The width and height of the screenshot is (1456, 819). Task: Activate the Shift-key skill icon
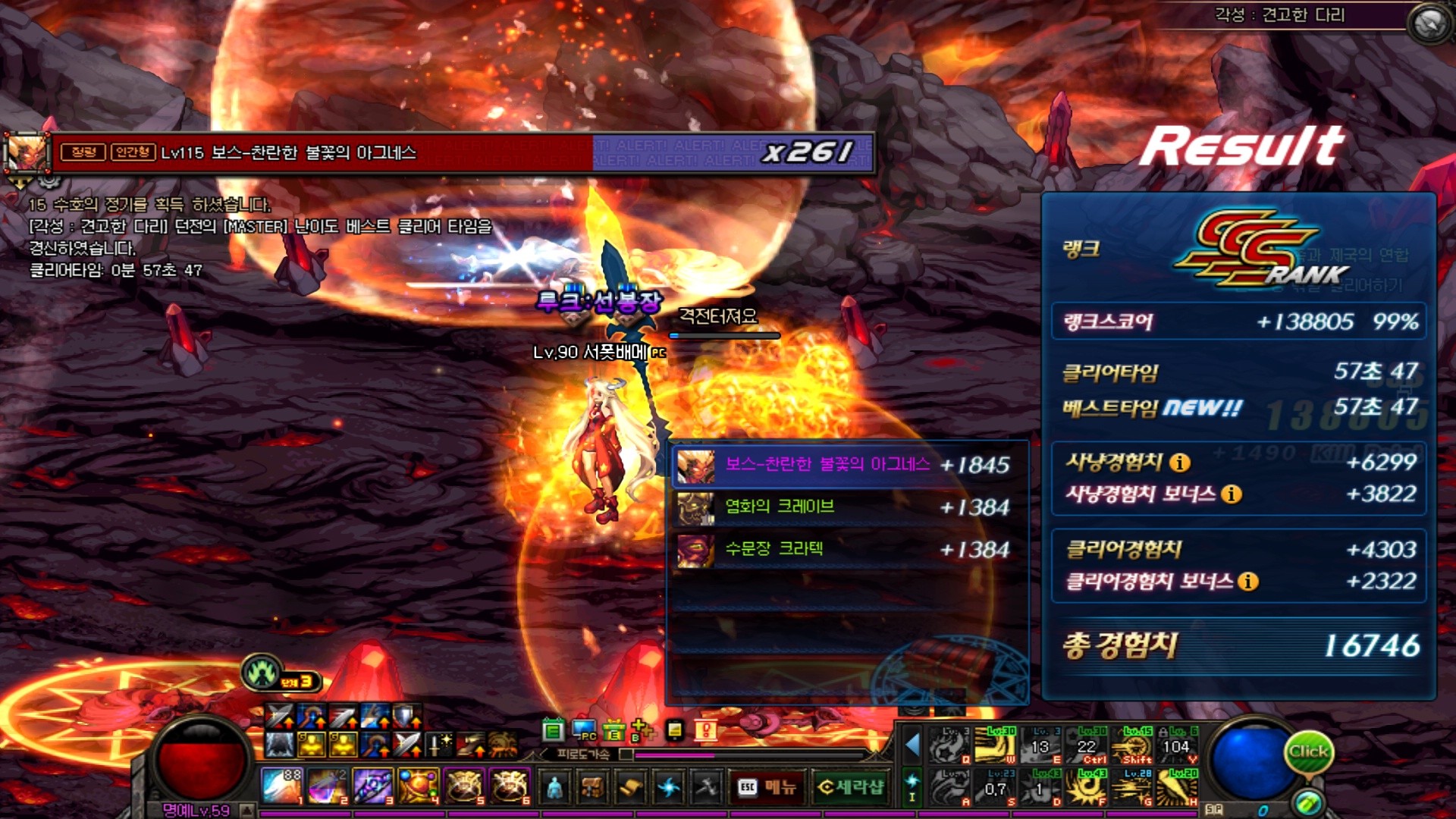point(1135,745)
